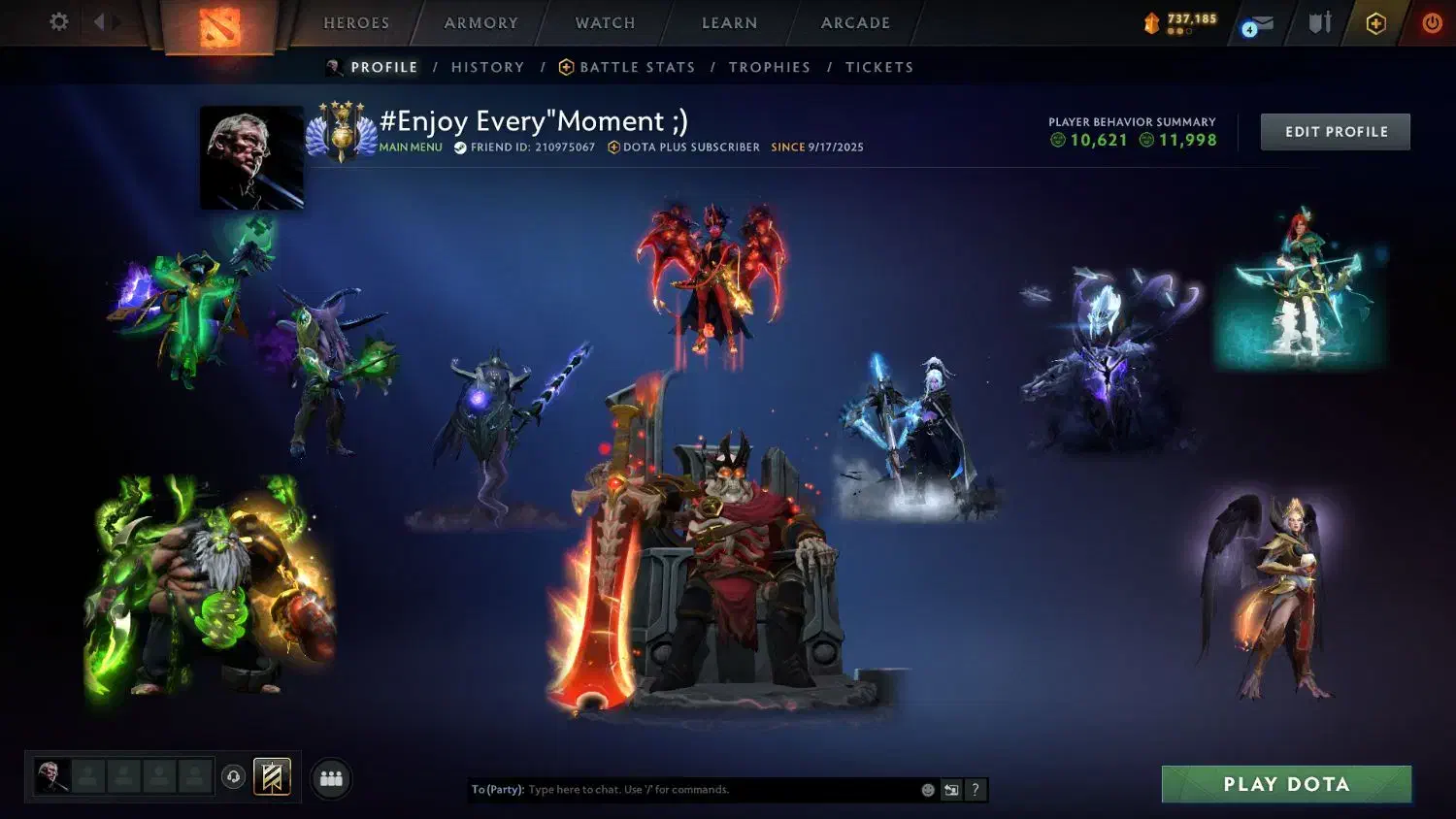
Task: Click EDIT PROFILE
Action: tap(1335, 131)
